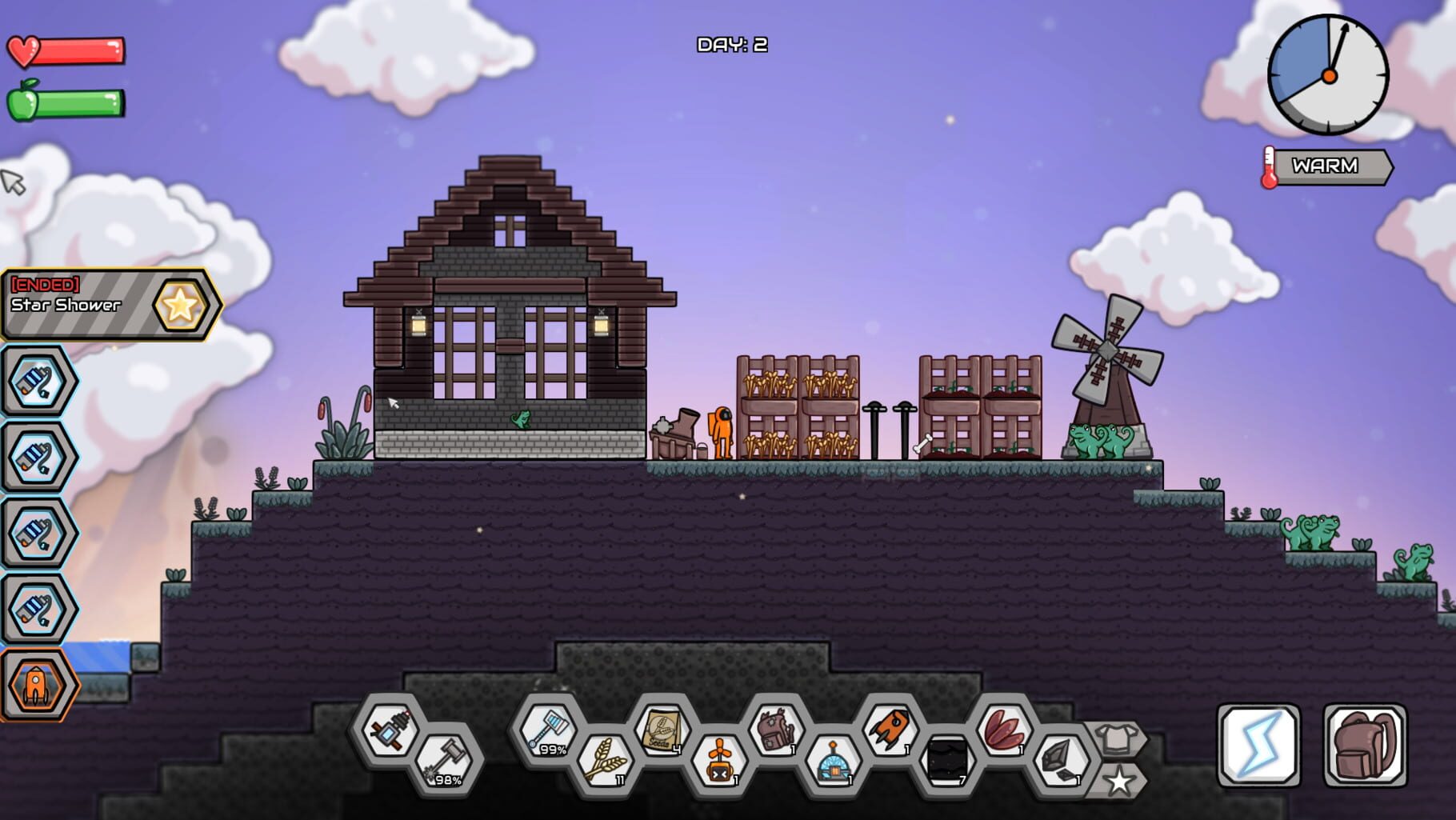Viewport: 1456px width, 820px height.
Task: Click the gold star on the Star Shower banner
Action: point(182,303)
